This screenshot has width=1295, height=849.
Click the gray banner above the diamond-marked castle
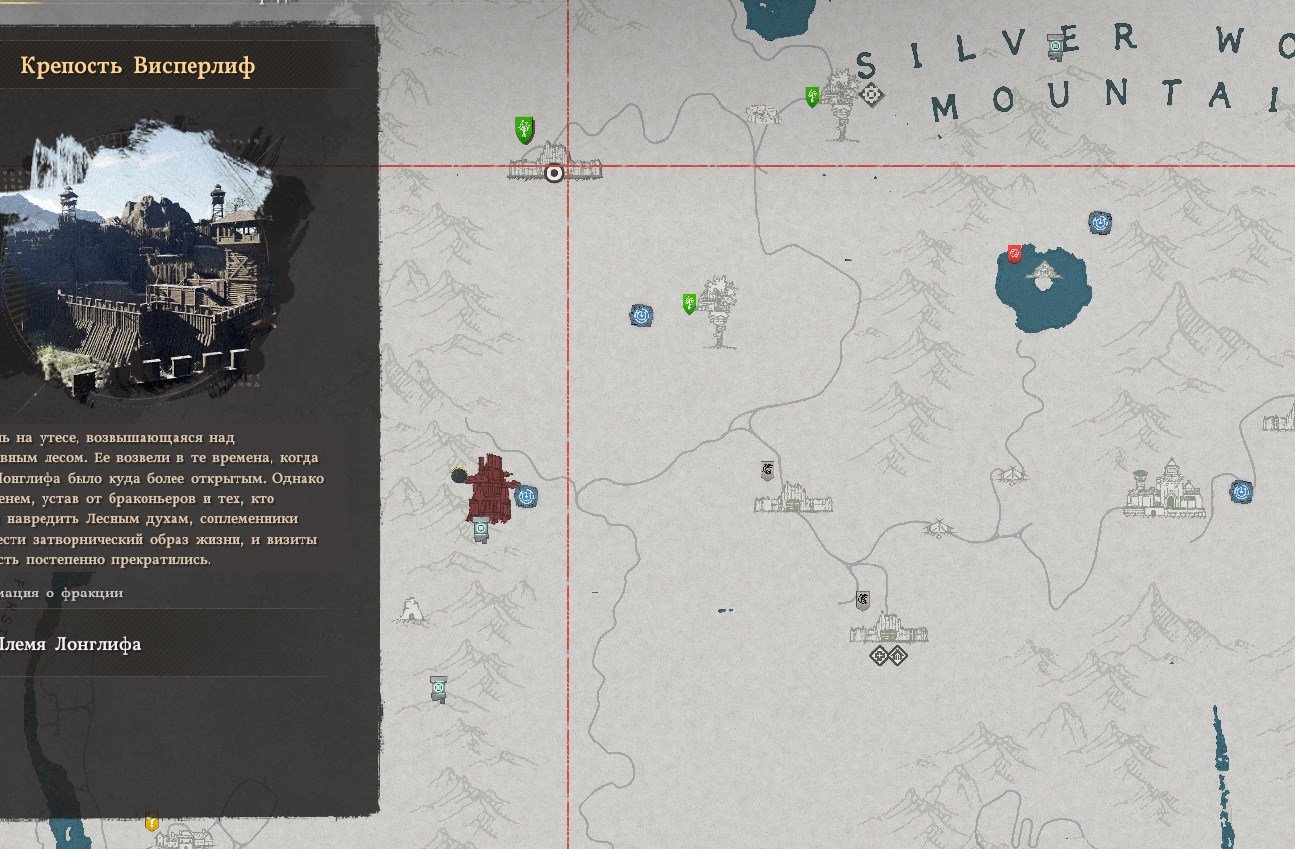862,600
